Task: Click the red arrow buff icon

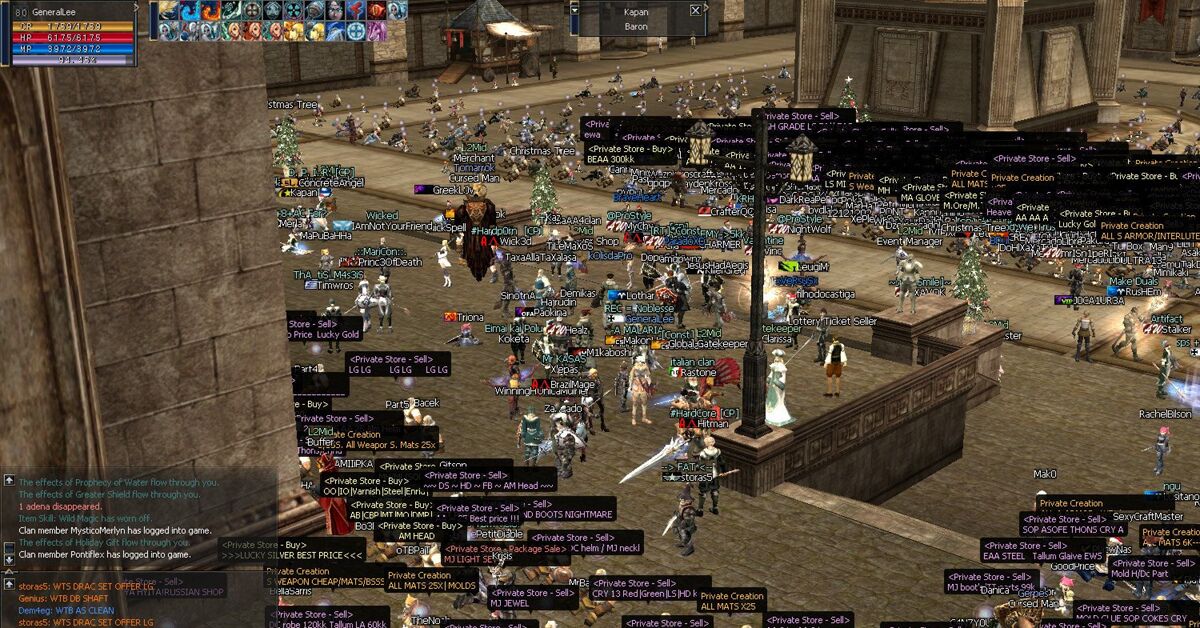Action: tap(355, 10)
